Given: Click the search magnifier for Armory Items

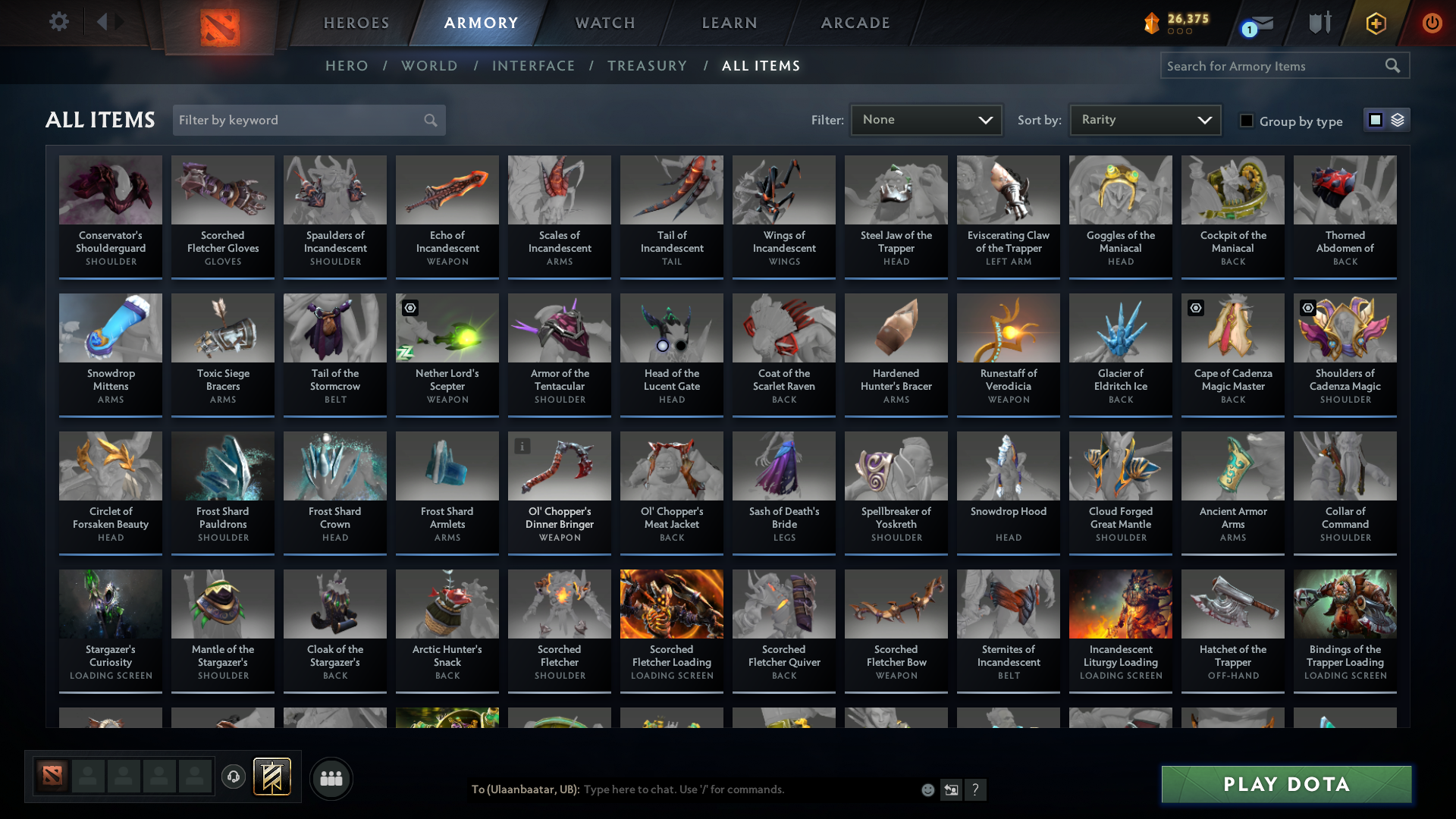Looking at the screenshot, I should 1394,66.
